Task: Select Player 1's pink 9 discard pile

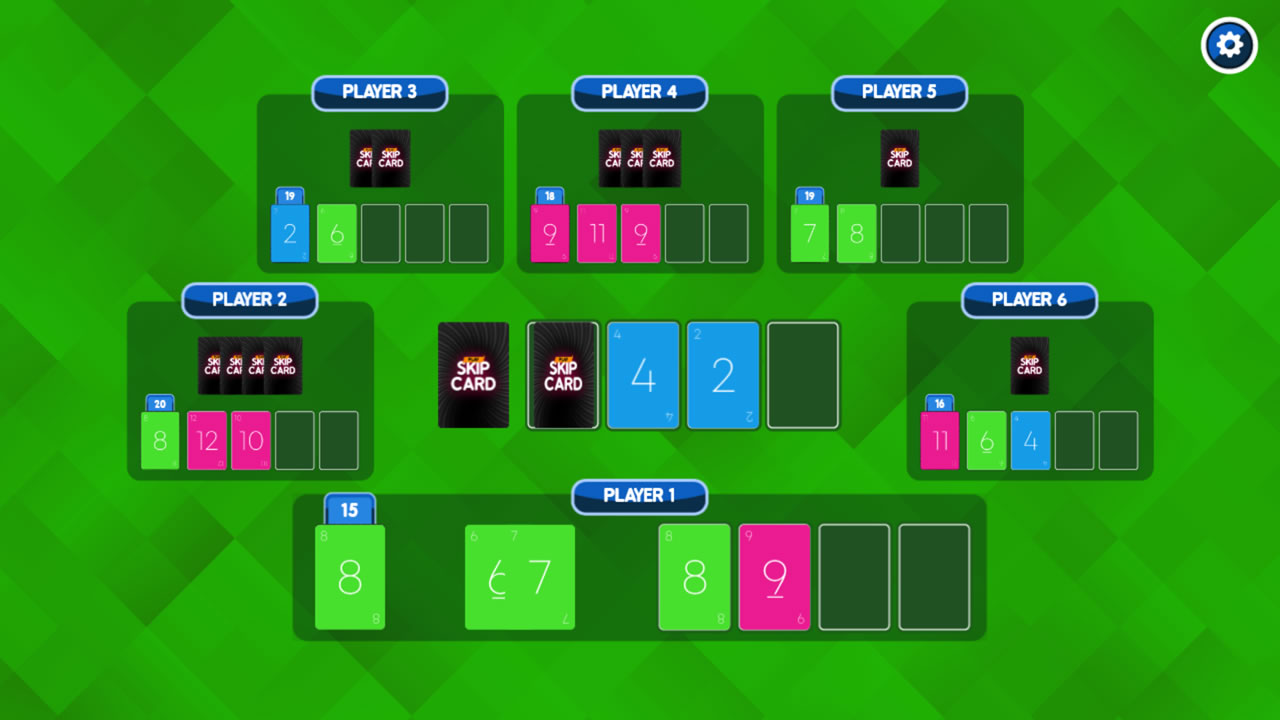Action: point(774,577)
